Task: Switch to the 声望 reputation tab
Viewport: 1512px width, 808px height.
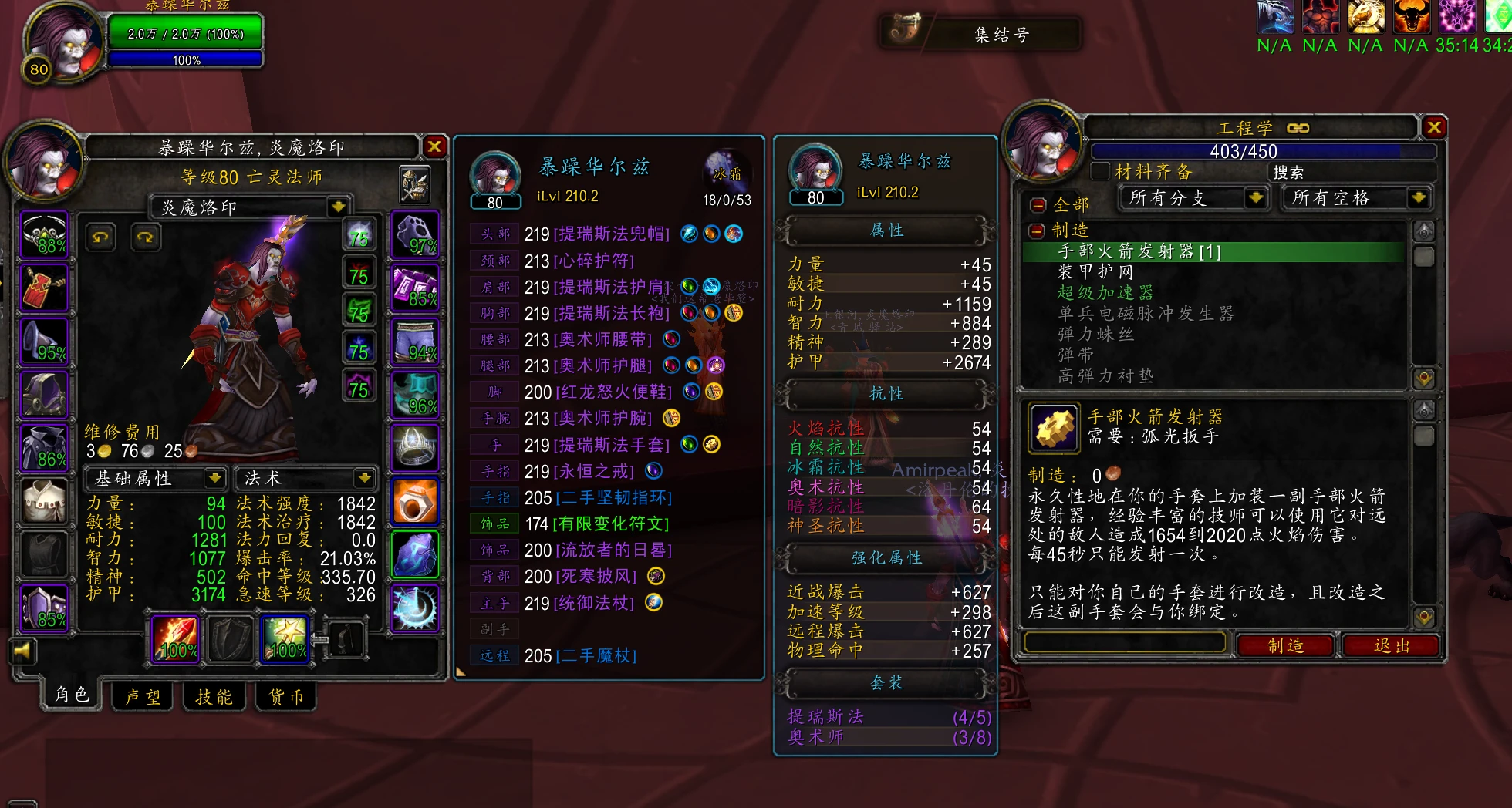Action: [143, 697]
